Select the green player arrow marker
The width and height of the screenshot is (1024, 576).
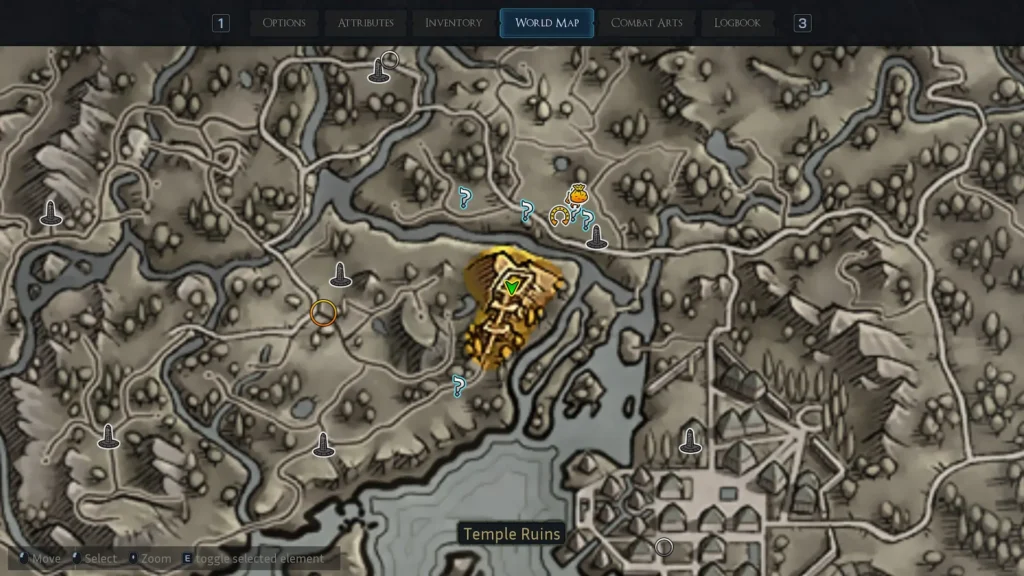pos(512,288)
